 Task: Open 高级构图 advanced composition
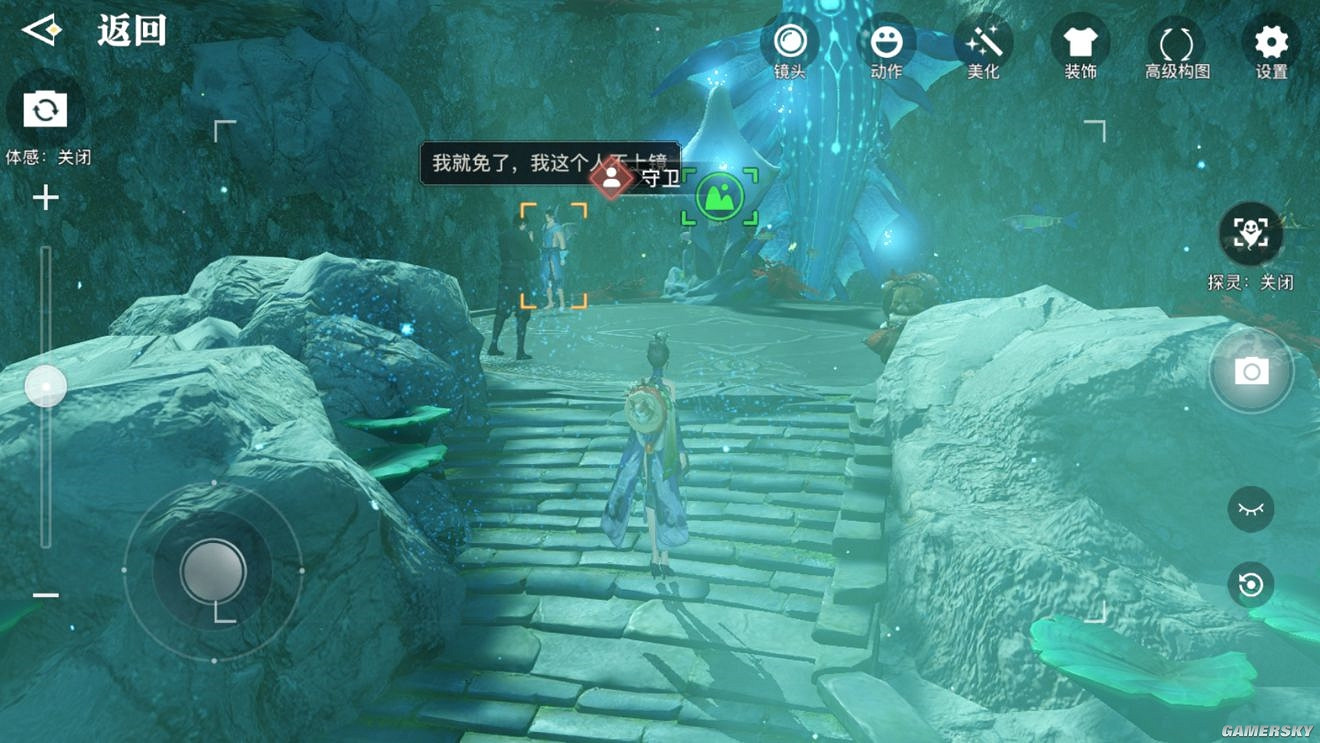click(x=1177, y=45)
